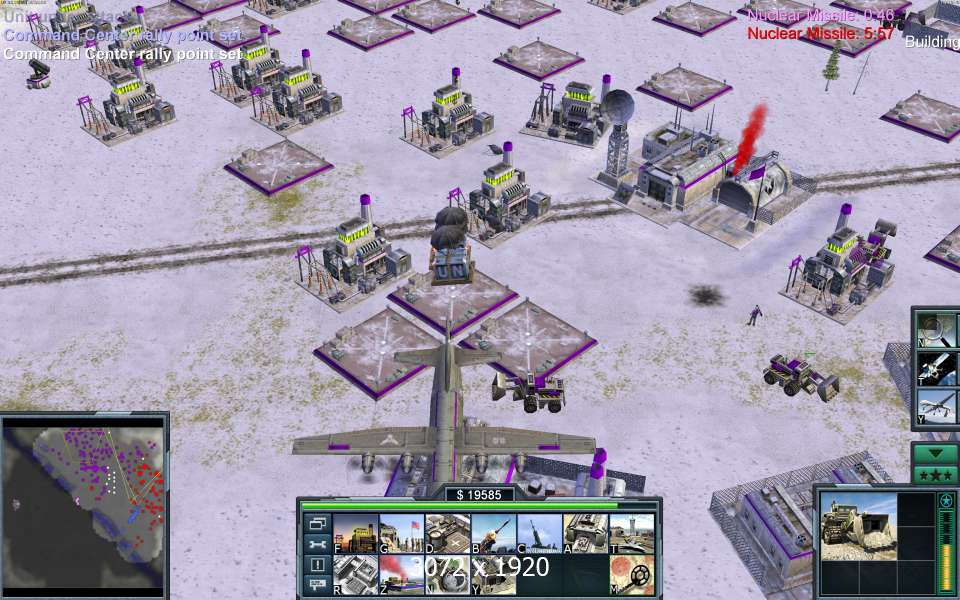The width and height of the screenshot is (960, 600).
Task: Choose the Supply Drop Zone build icon
Action: tap(447, 533)
